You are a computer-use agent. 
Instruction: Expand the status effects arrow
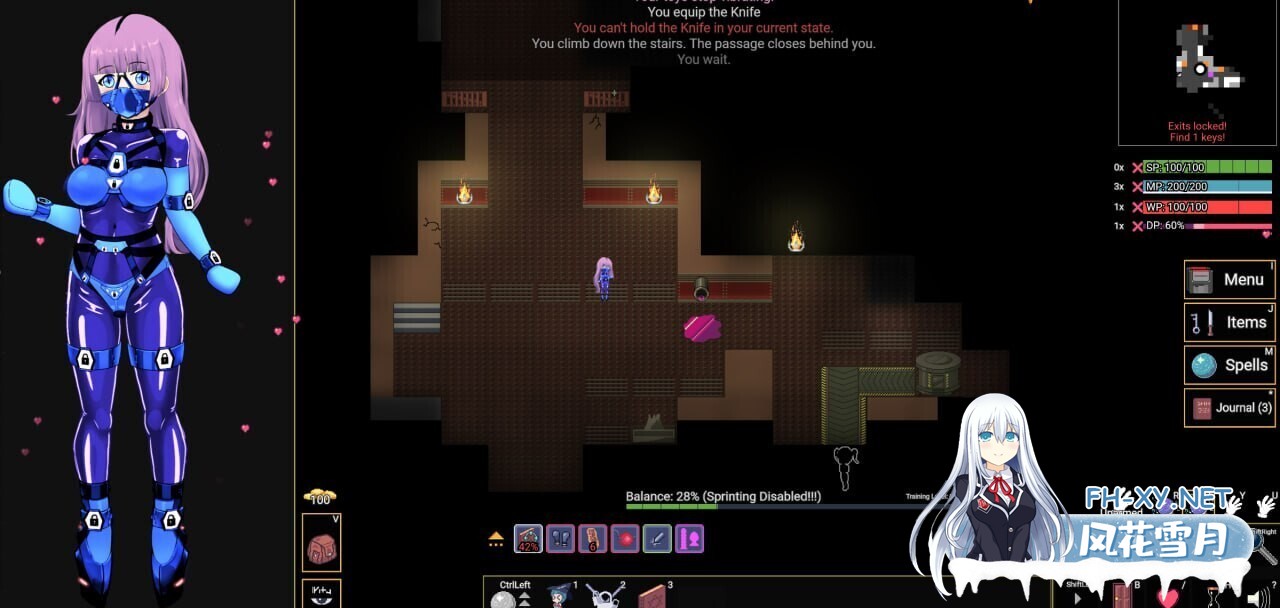pos(496,540)
